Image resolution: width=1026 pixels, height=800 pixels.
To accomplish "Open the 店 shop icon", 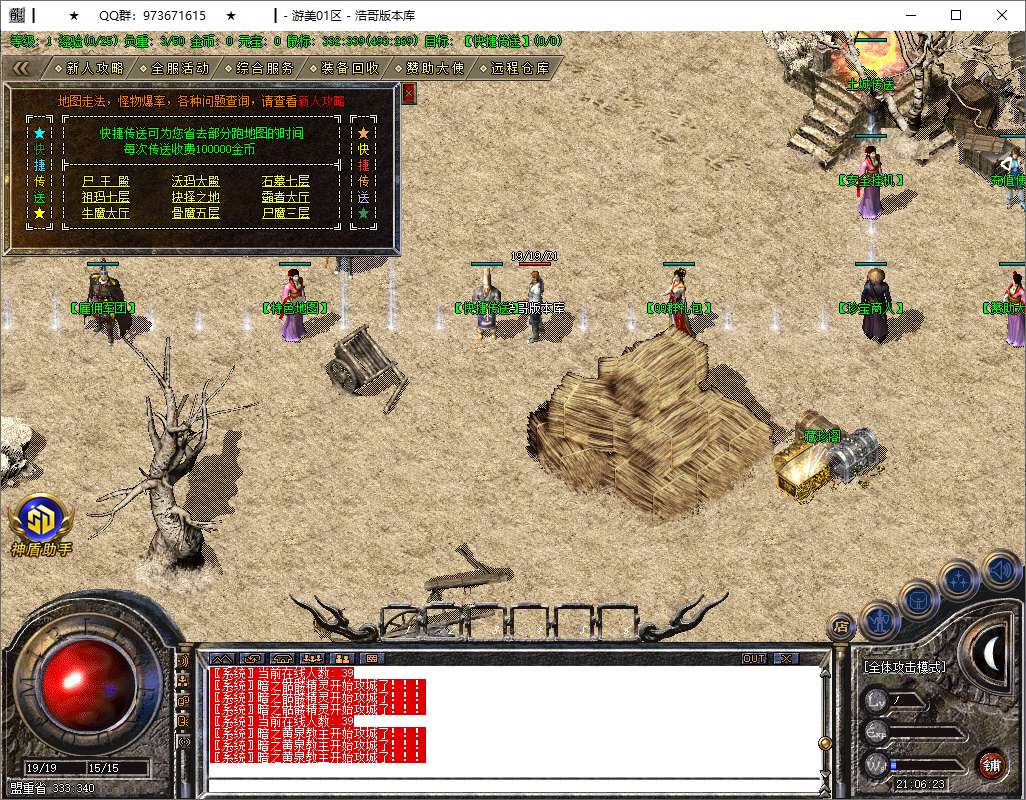I will pos(841,627).
